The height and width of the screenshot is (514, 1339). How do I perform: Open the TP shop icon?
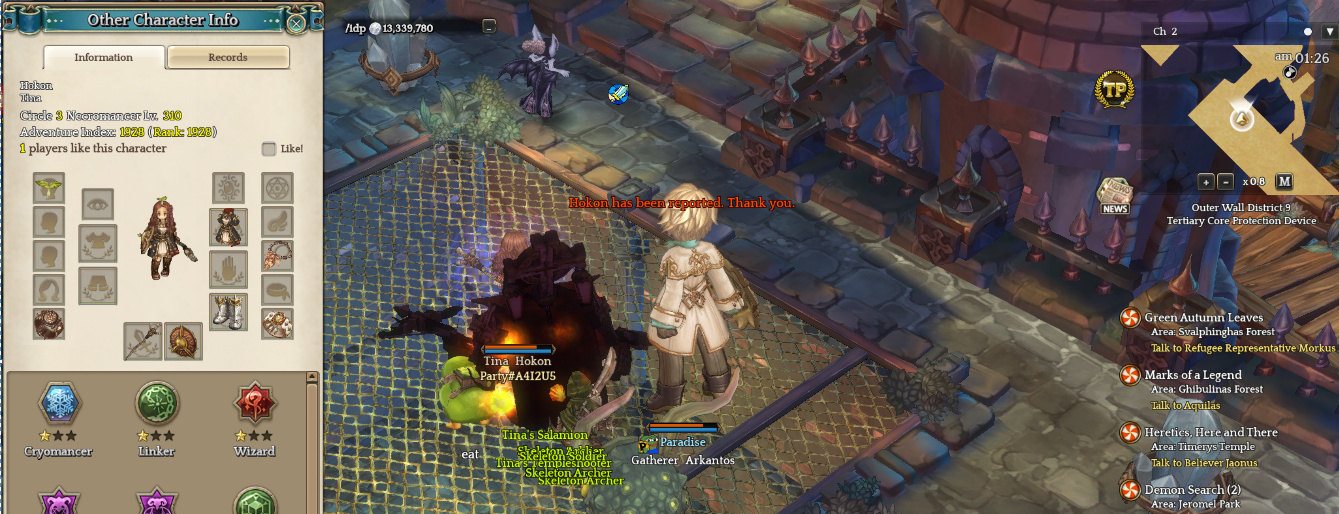(x=1114, y=90)
